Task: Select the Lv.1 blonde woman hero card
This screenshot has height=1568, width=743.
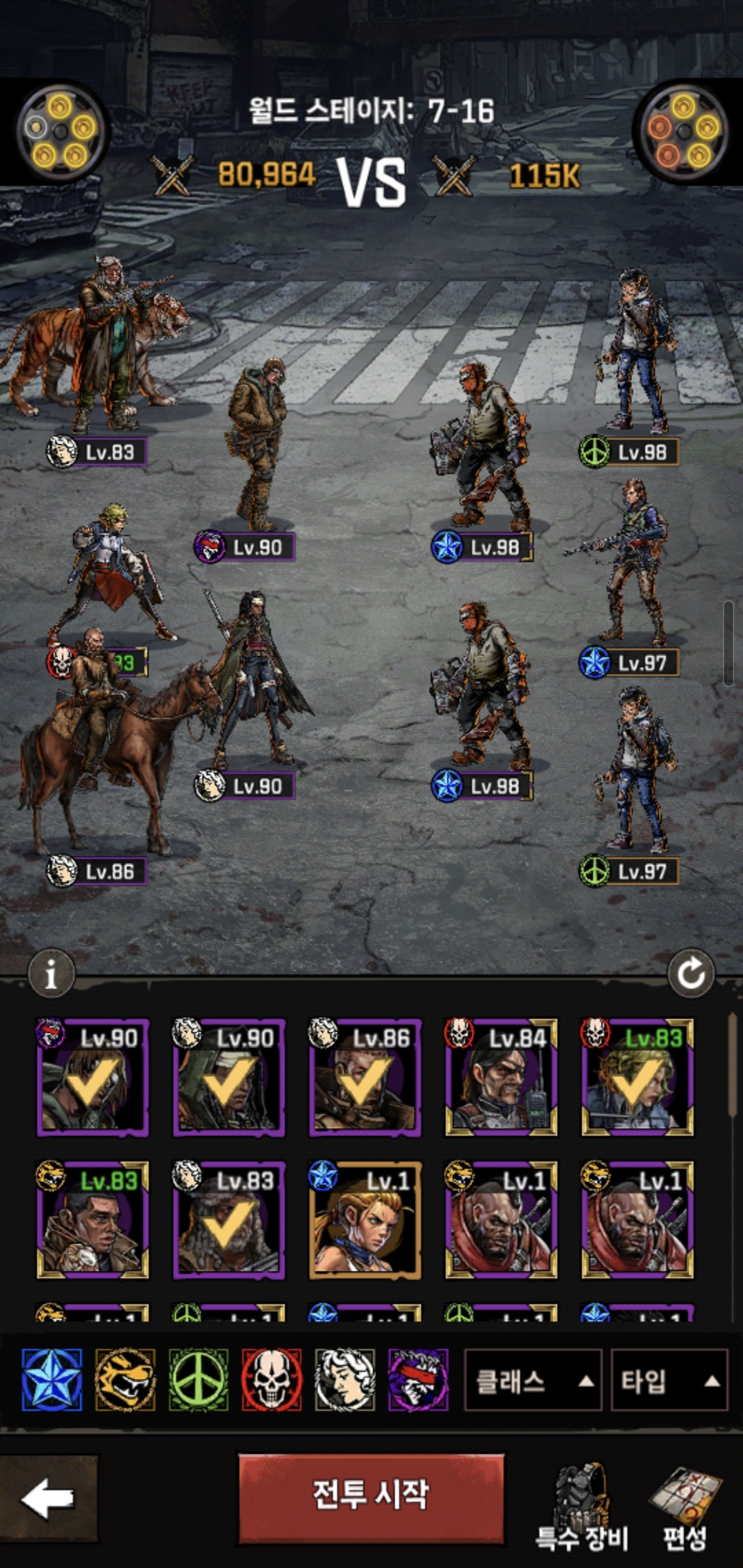Action: click(365, 1219)
